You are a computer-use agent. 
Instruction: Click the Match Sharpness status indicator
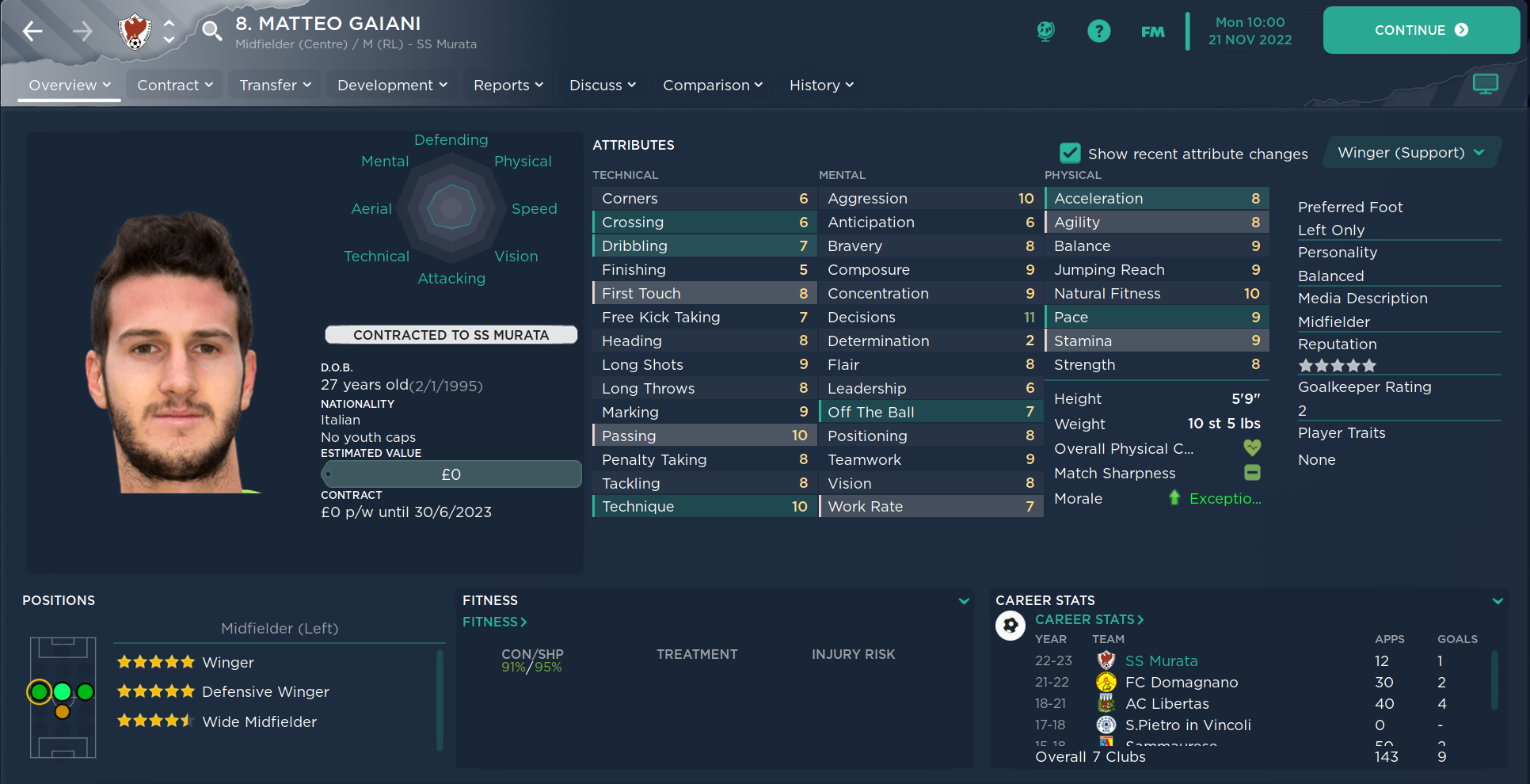click(1252, 473)
